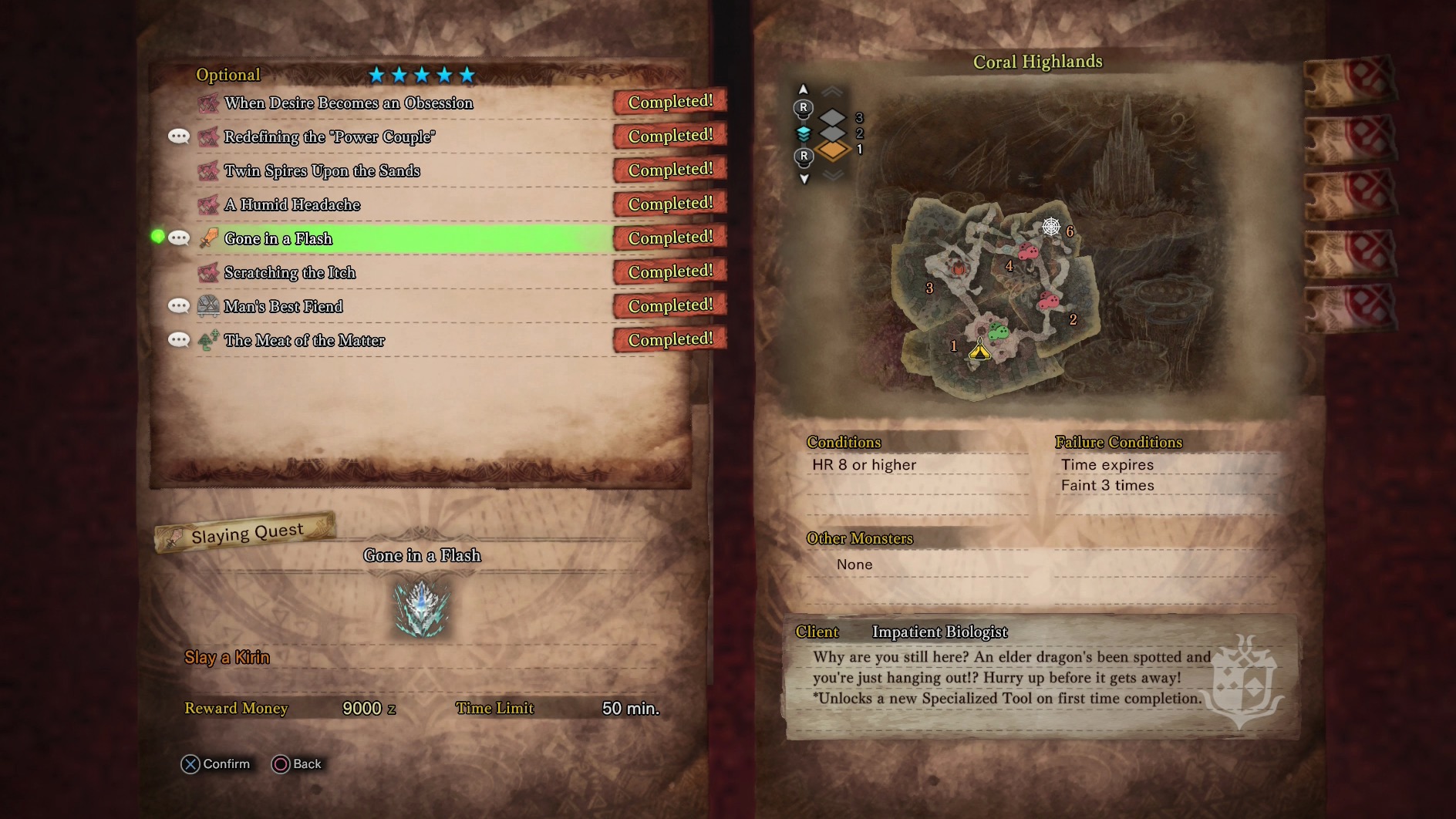Image resolution: width=1456 pixels, height=819 pixels.
Task: Pick the A Humid Headache quest
Action: coord(292,205)
